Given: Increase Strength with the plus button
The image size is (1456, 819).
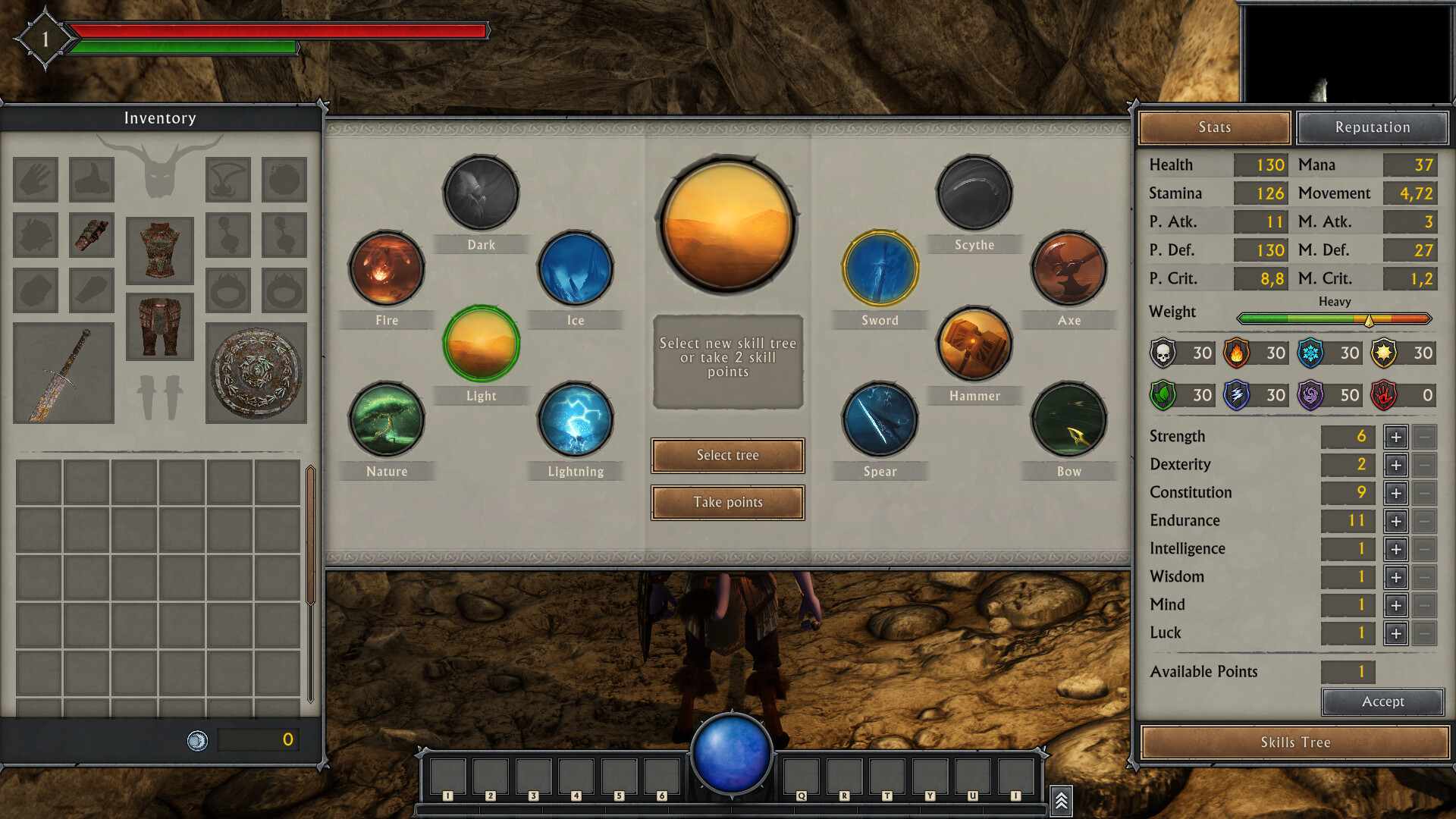Looking at the screenshot, I should point(1396,437).
